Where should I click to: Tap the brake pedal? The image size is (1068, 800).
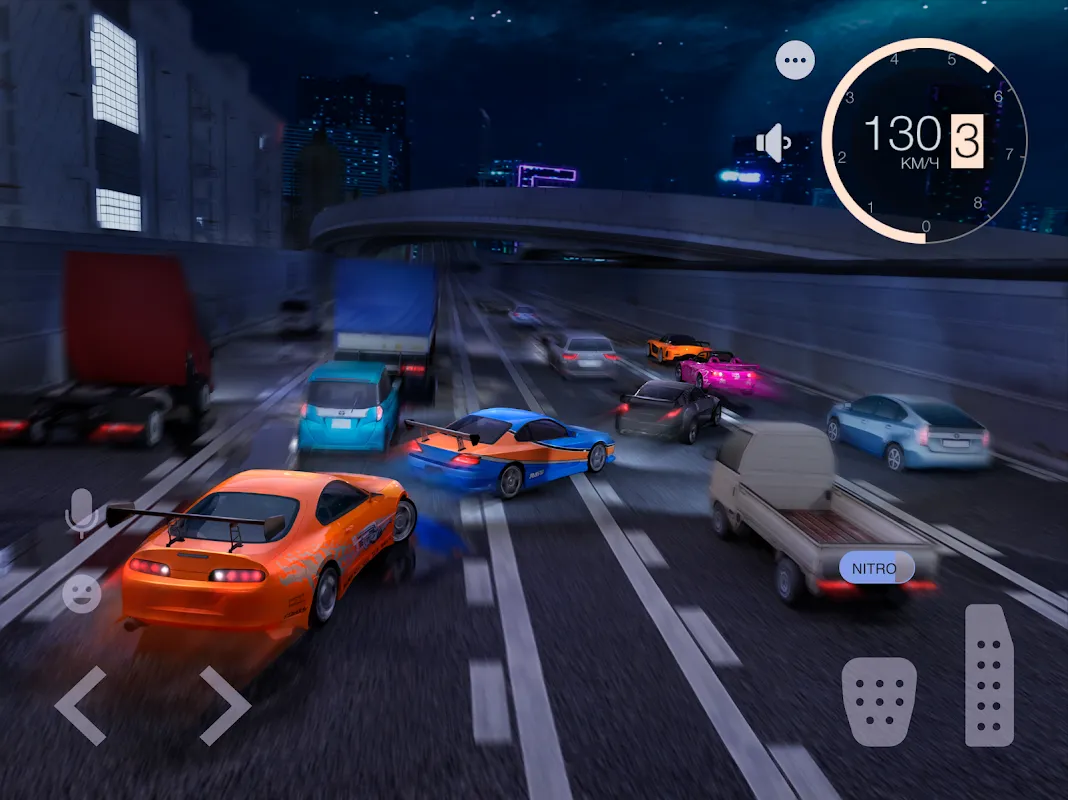pos(879,700)
